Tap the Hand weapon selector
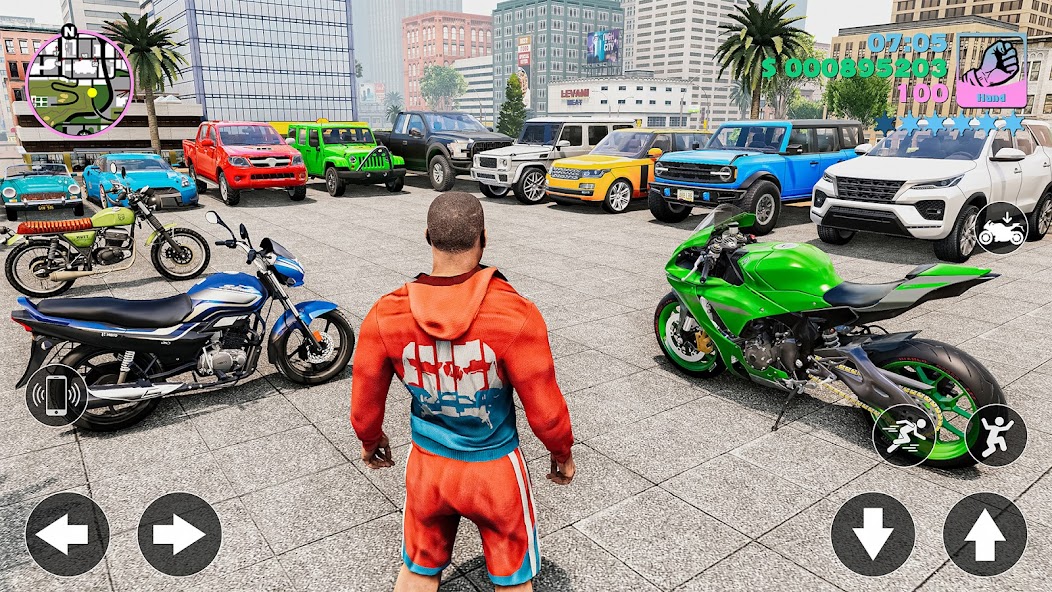 [x=991, y=70]
